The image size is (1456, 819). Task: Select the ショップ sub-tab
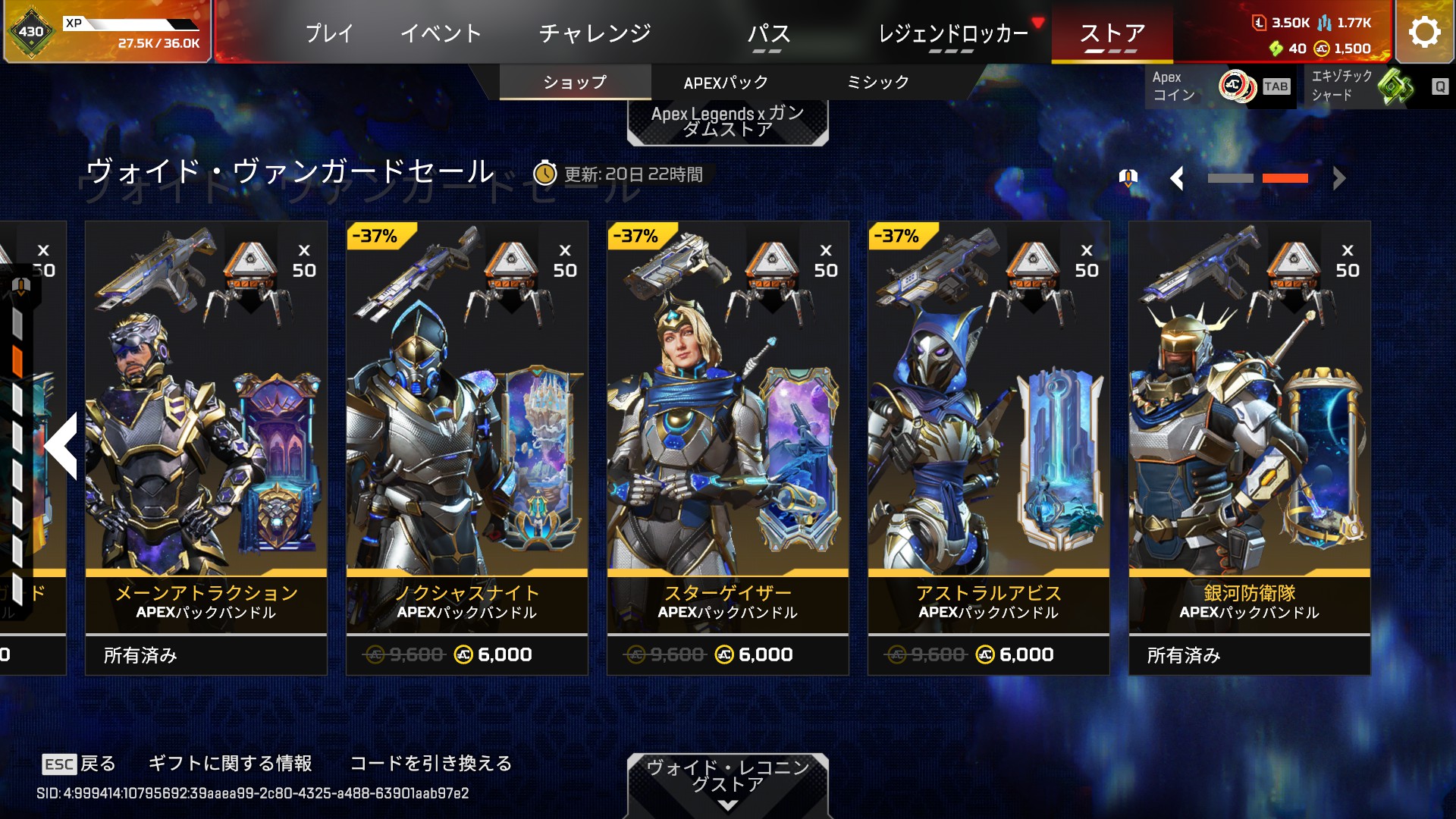click(575, 83)
